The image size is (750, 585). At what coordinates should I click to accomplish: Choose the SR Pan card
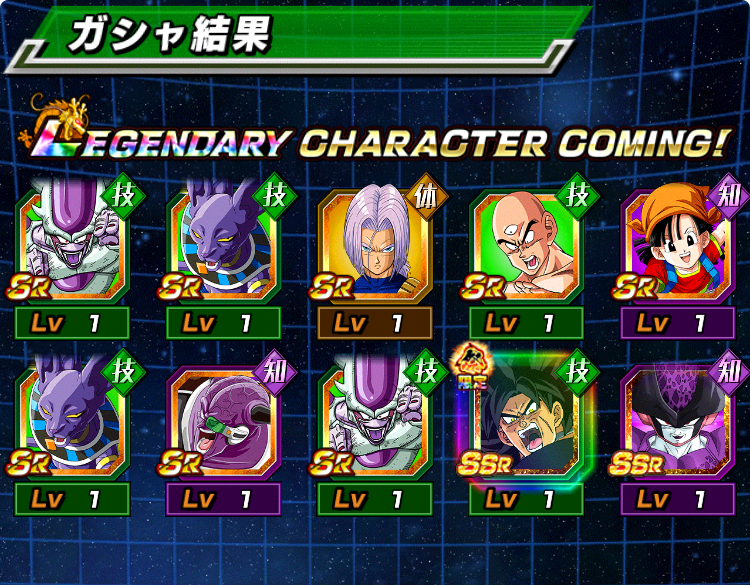pos(675,247)
